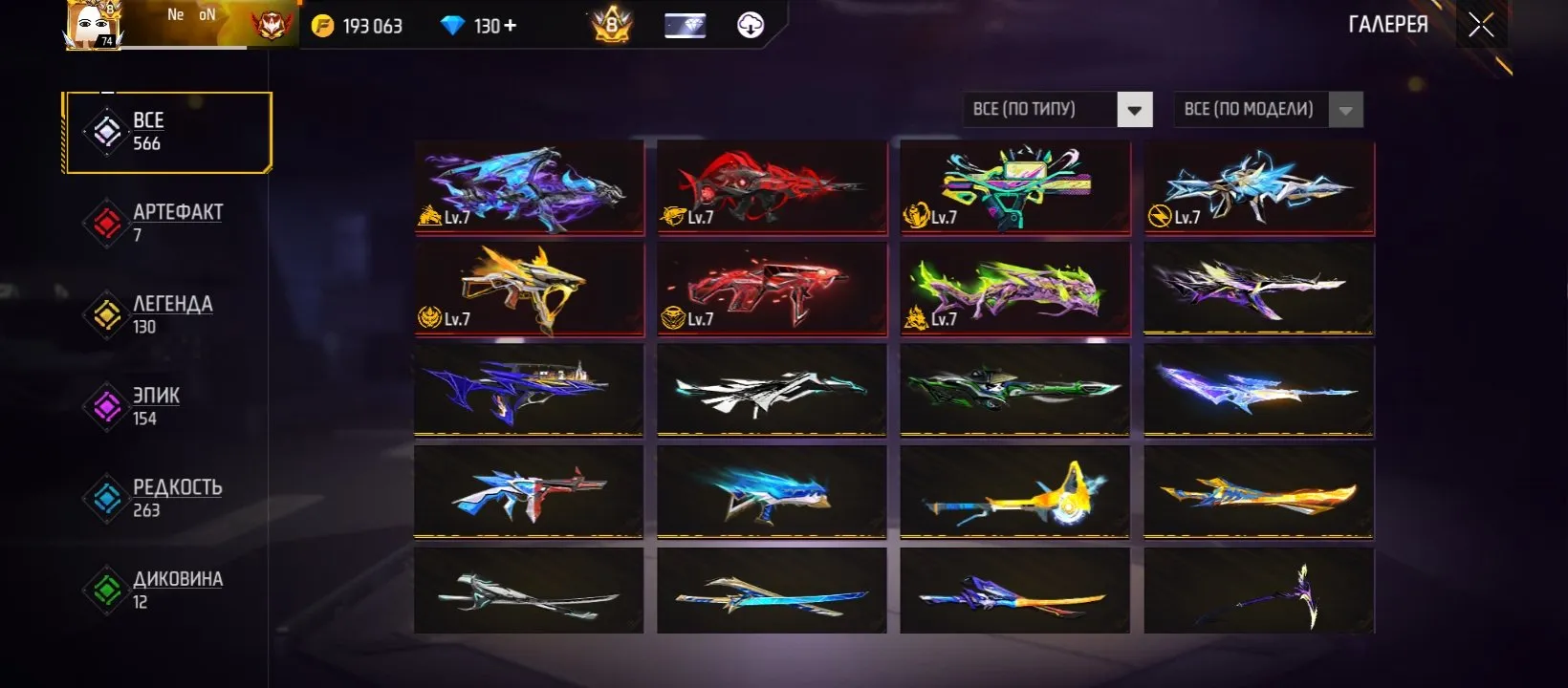Image resolution: width=1568 pixels, height=688 pixels.
Task: Open the ВСЕ (ПО МОДЕЛИ) dropdown
Action: pos(1252,109)
